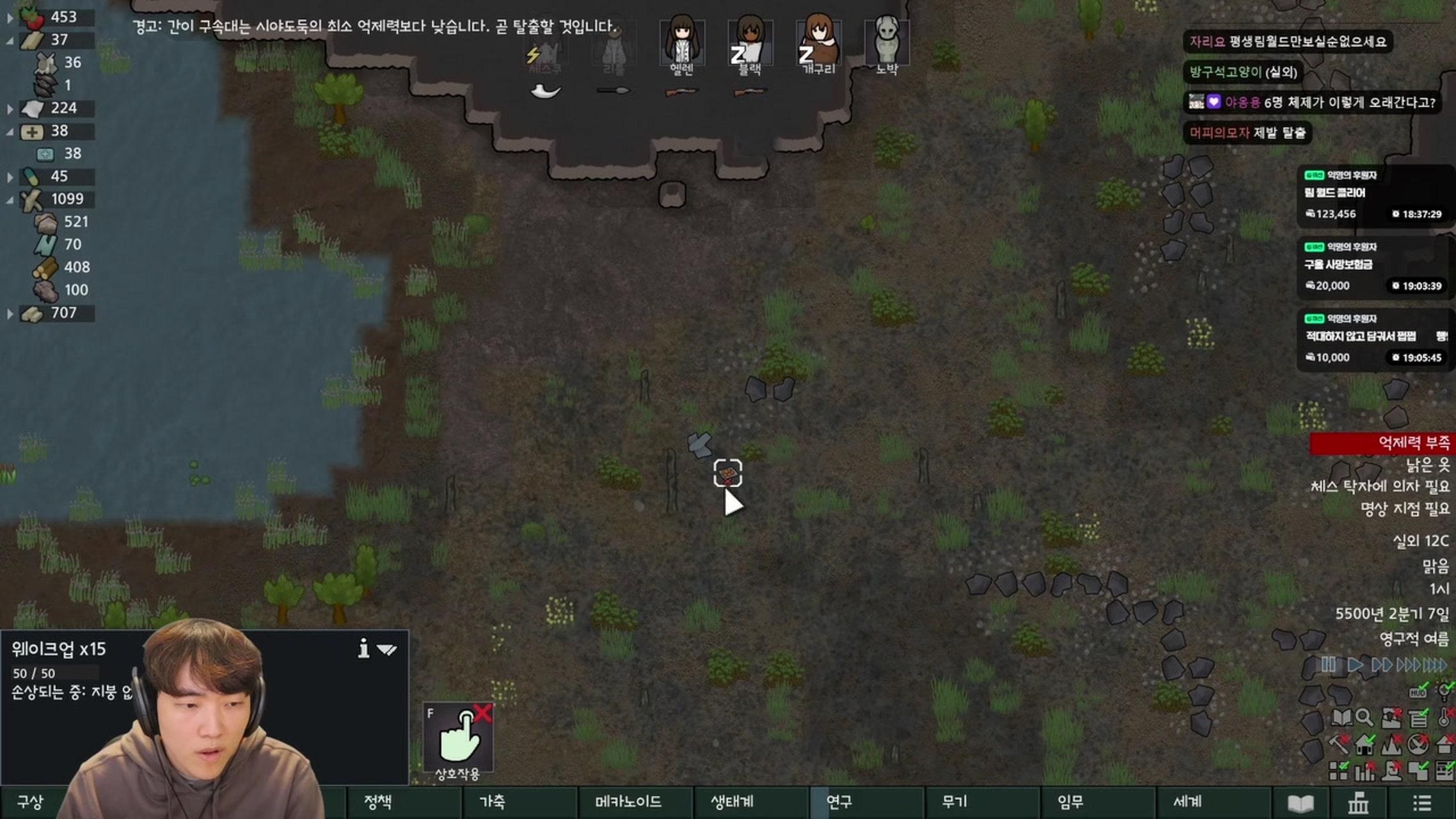
Task: Select sleeping colonist 블랙 portrait
Action: [x=750, y=42]
